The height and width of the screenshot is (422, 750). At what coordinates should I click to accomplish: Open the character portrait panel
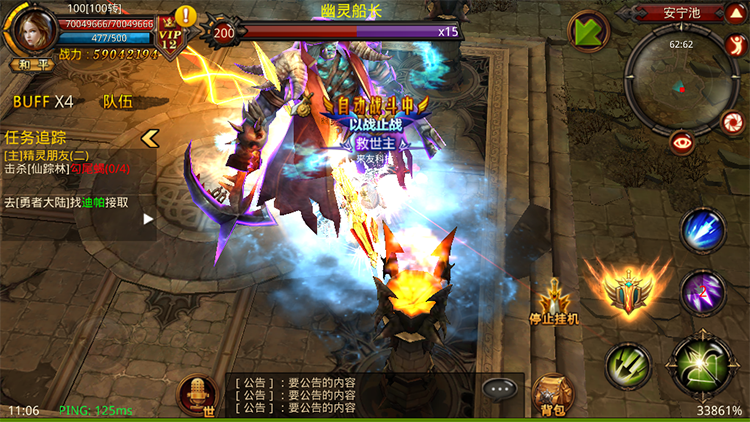[x=30, y=30]
